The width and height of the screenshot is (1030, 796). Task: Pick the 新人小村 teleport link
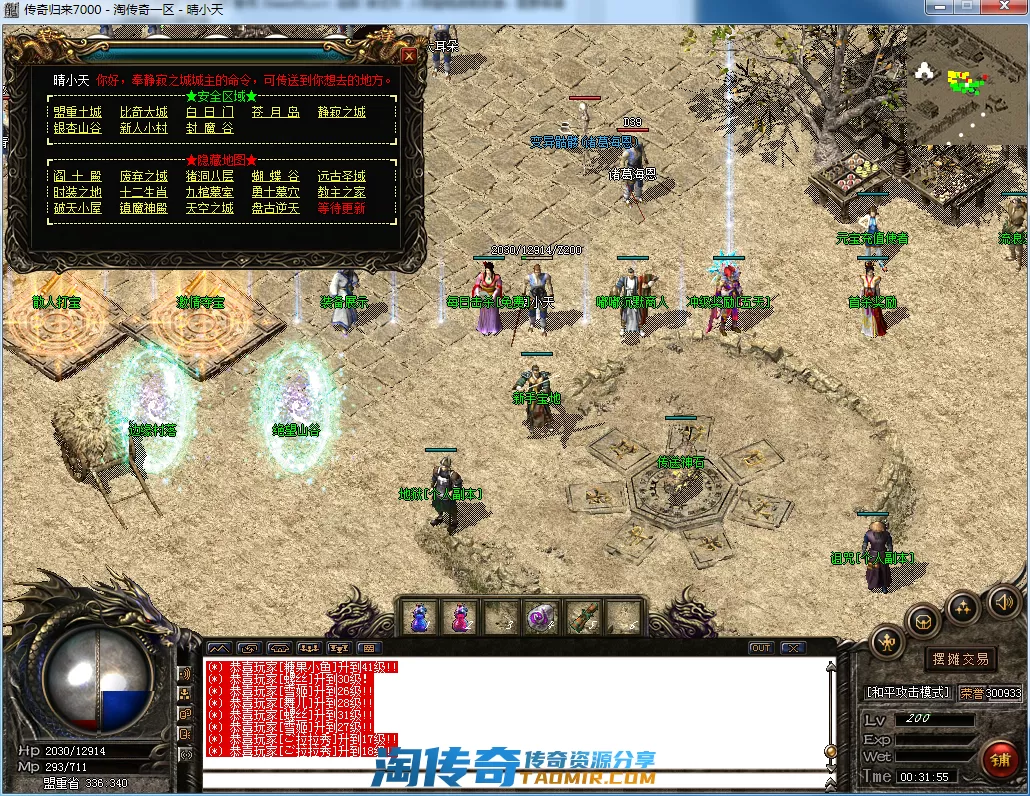click(143, 128)
